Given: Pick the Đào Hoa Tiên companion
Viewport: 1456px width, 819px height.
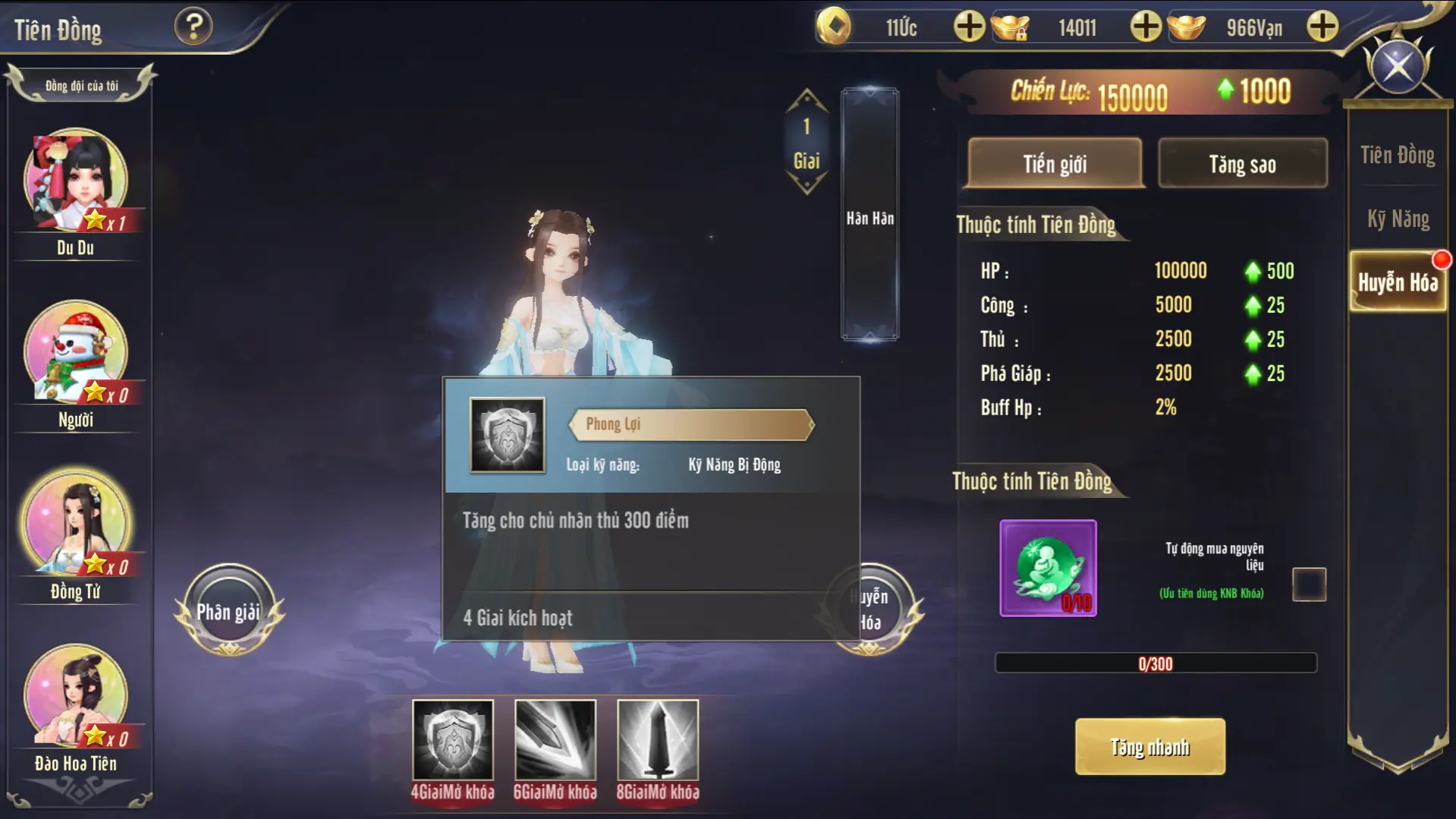Looking at the screenshot, I should pos(76,695).
